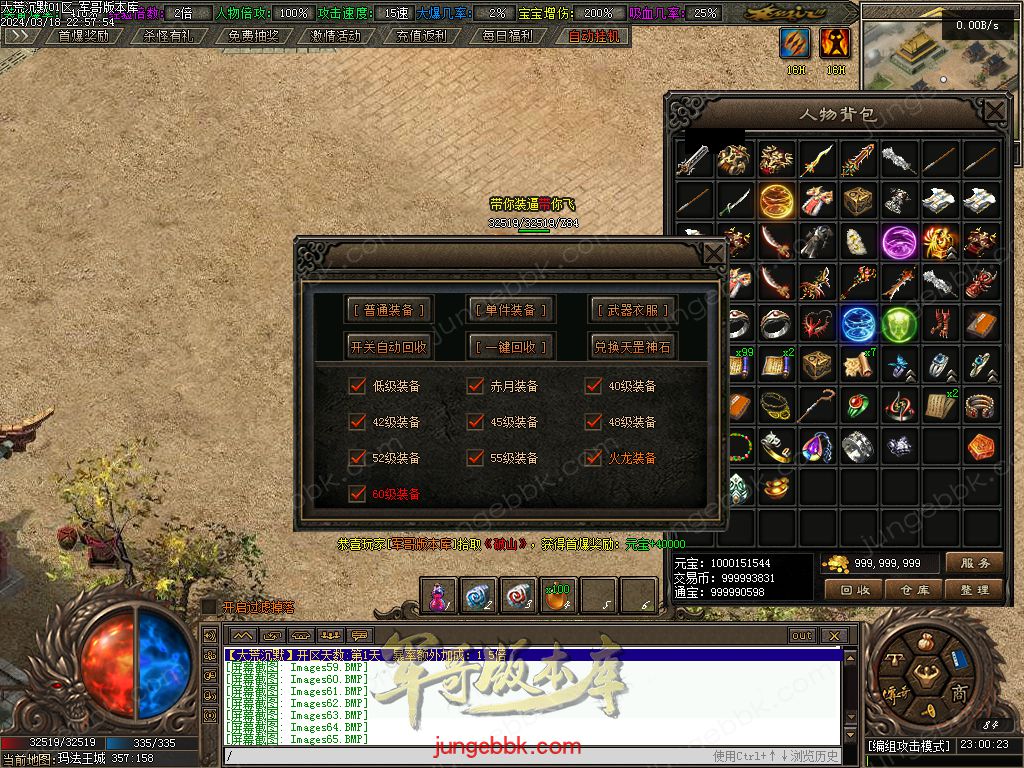Close the character backpack window
This screenshot has width=1024, height=768.
[x=994, y=111]
